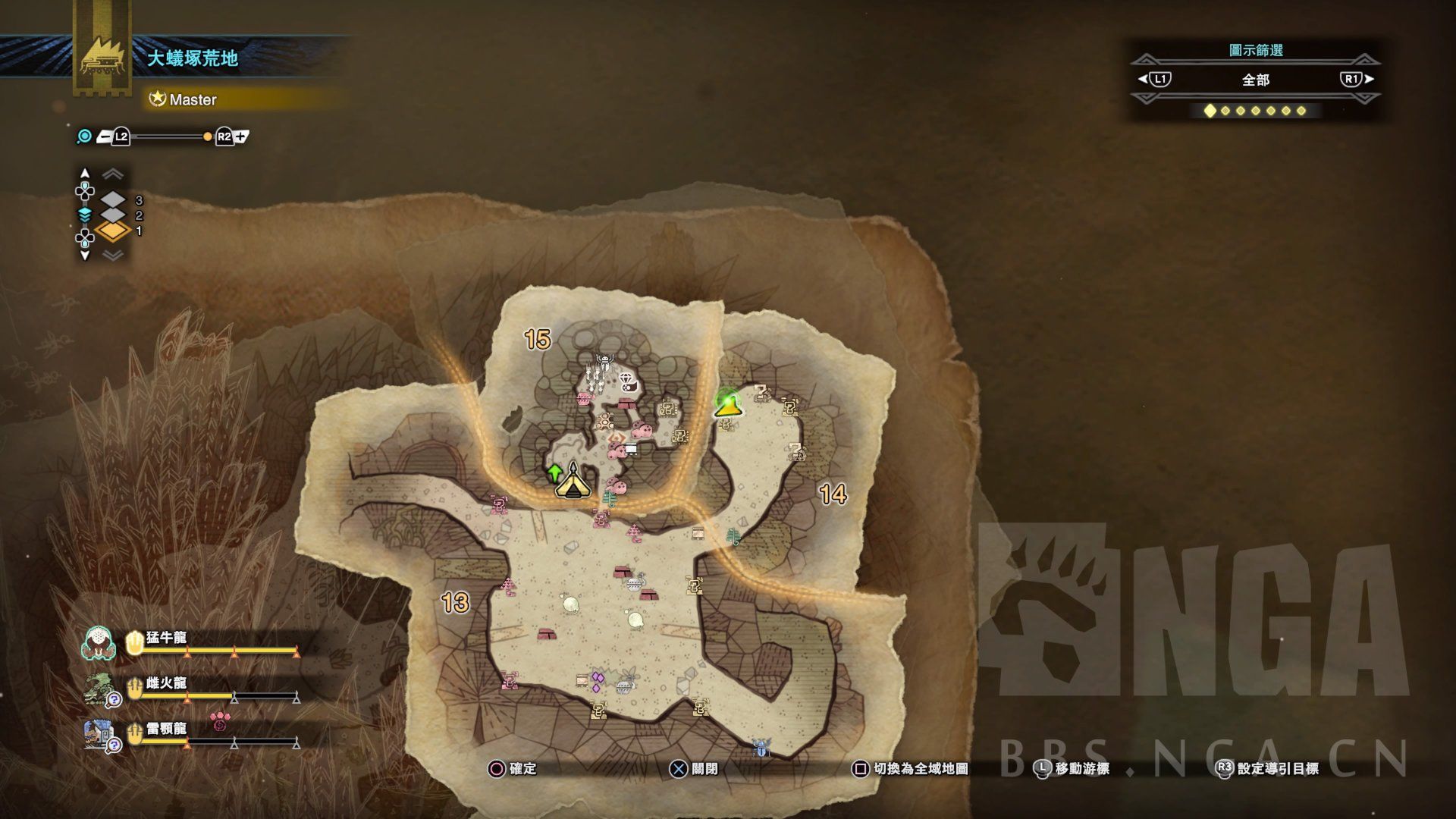Select the blue beetle marker on the map
Image resolution: width=1456 pixels, height=819 pixels.
(x=761, y=749)
